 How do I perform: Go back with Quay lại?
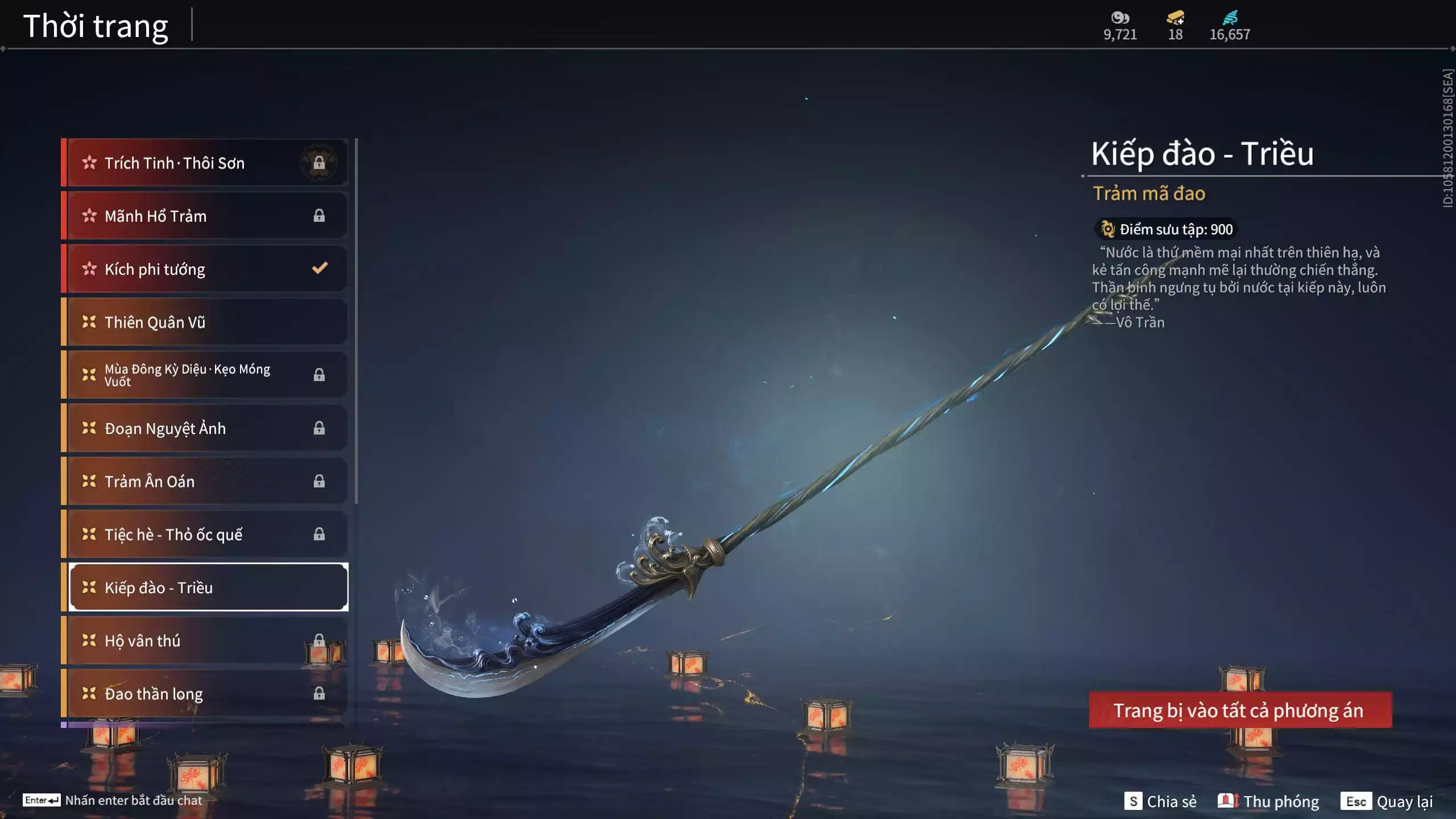(1387, 801)
